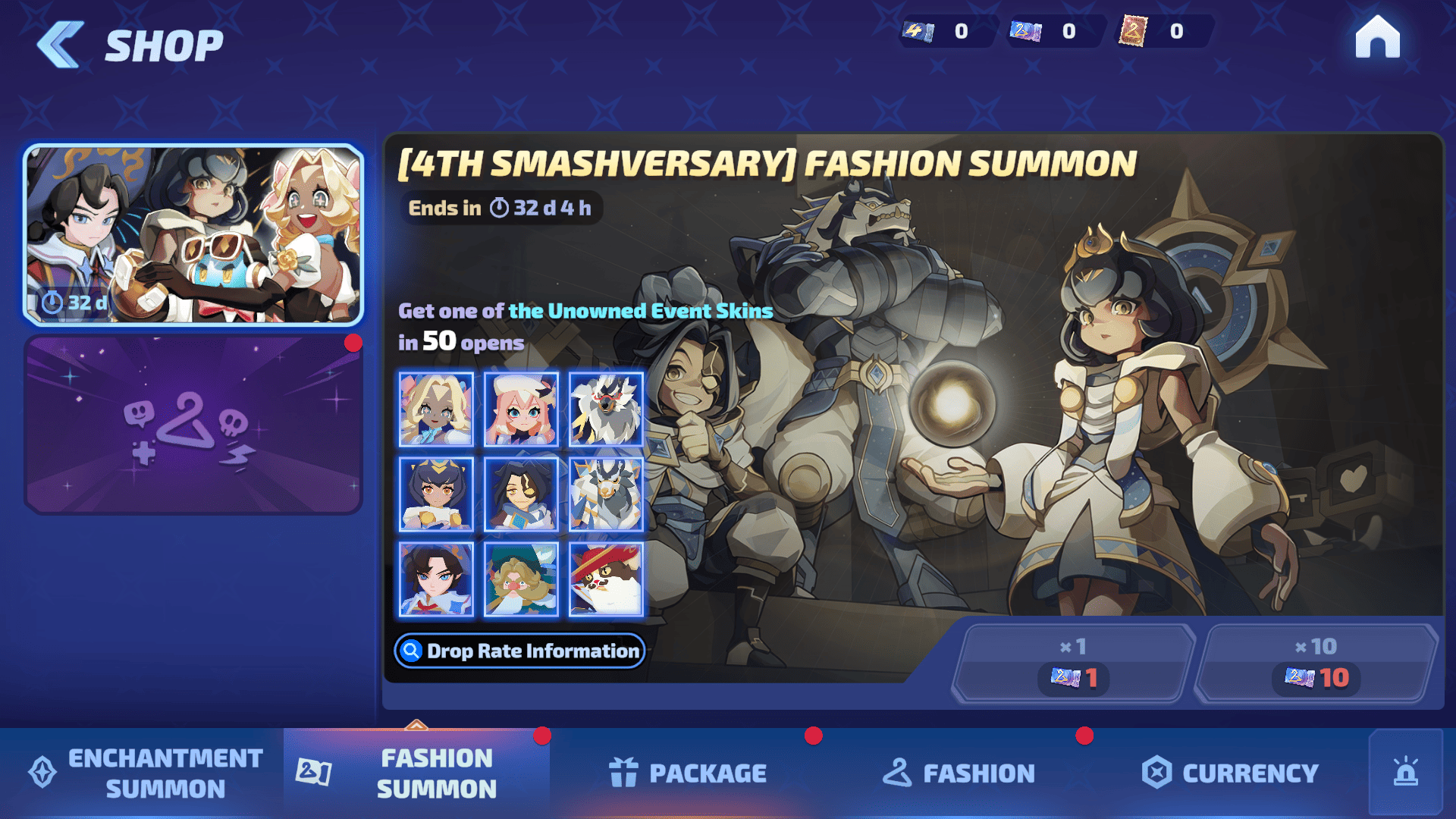Open the purple fashion hanger banner

pos(193,425)
